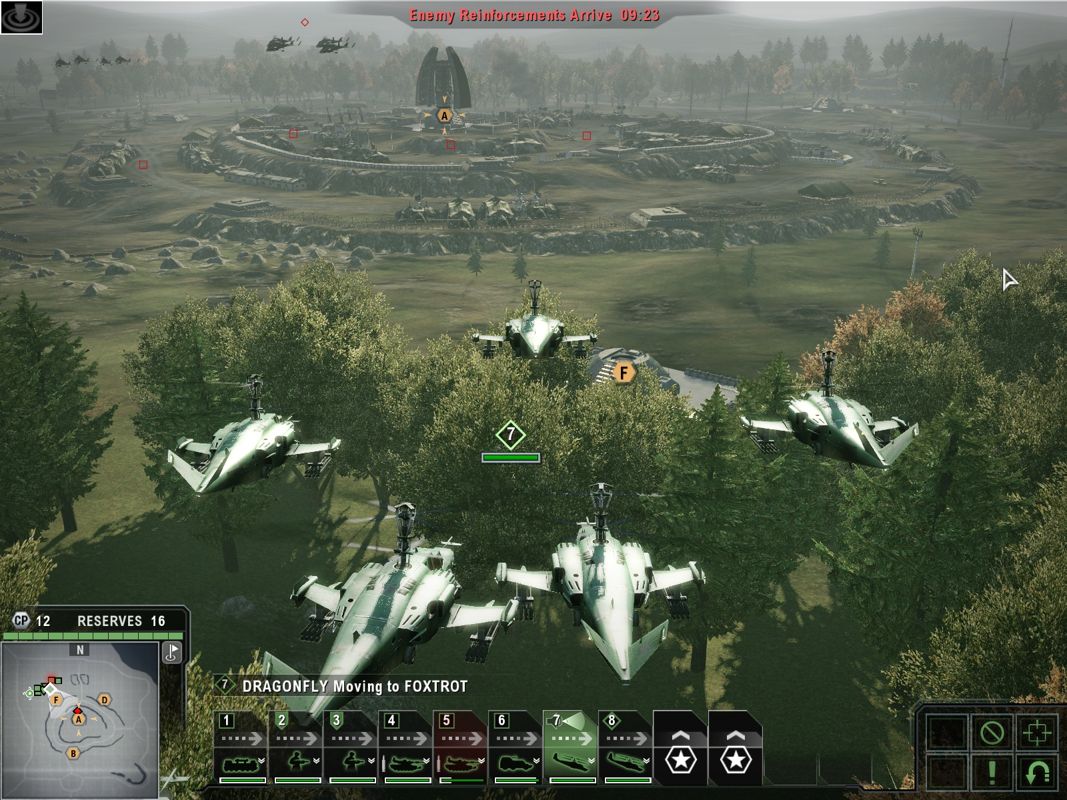This screenshot has width=1067, height=800.
Task: Open the first star hexagon reinforcement slot
Action: [x=680, y=750]
